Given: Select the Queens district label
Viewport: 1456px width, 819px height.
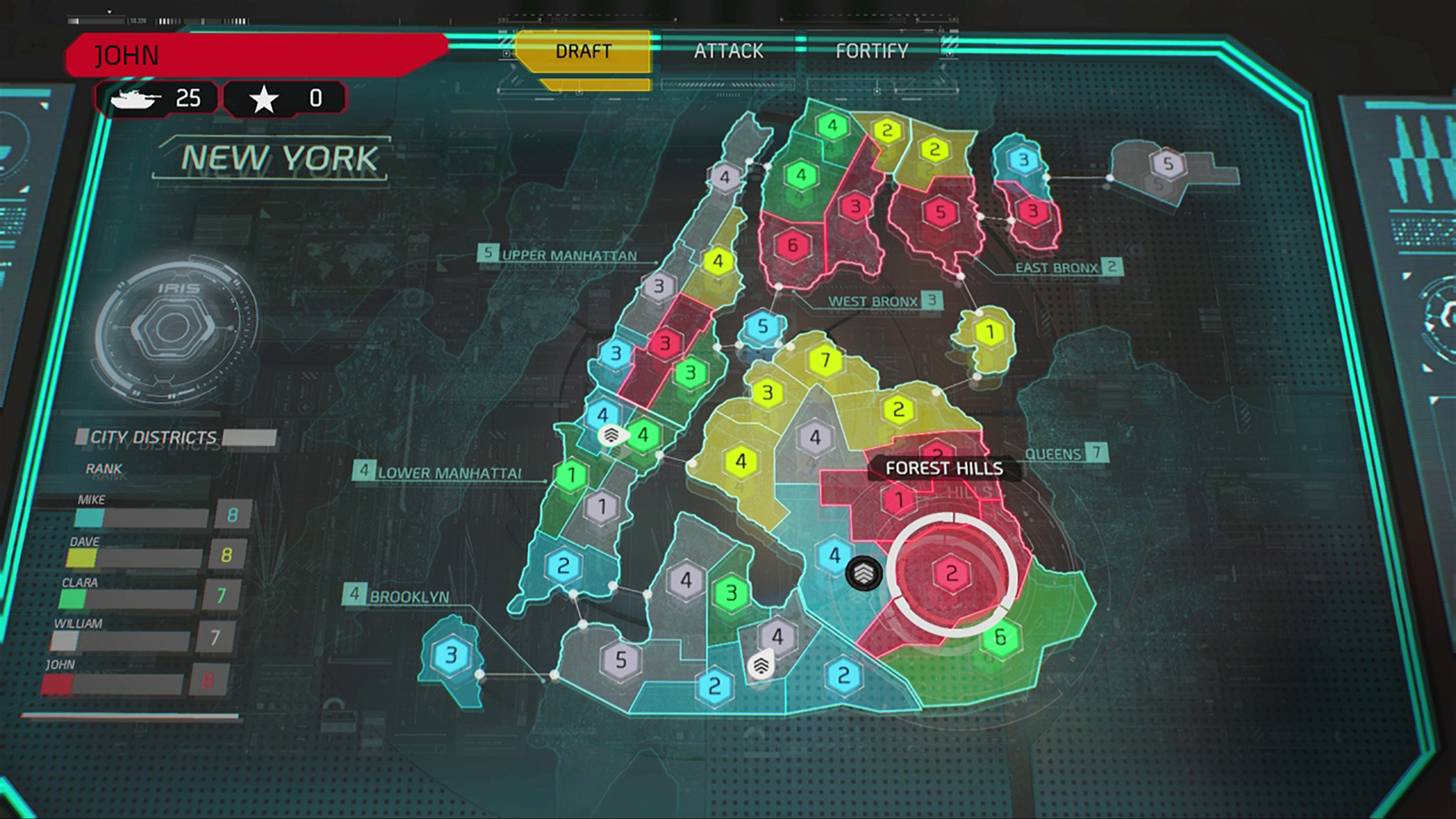Looking at the screenshot, I should coord(1052,454).
